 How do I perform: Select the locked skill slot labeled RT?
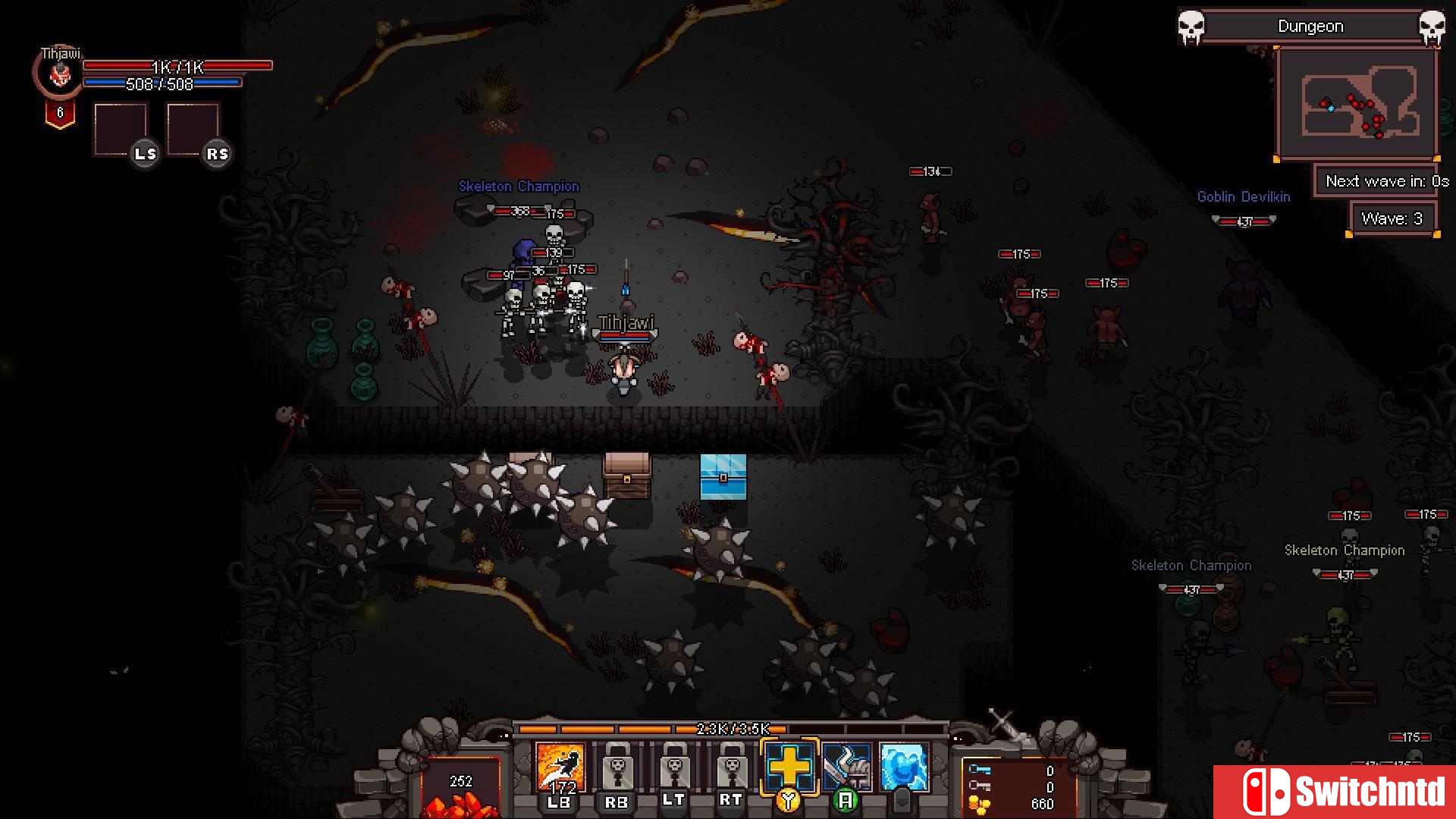[731, 767]
